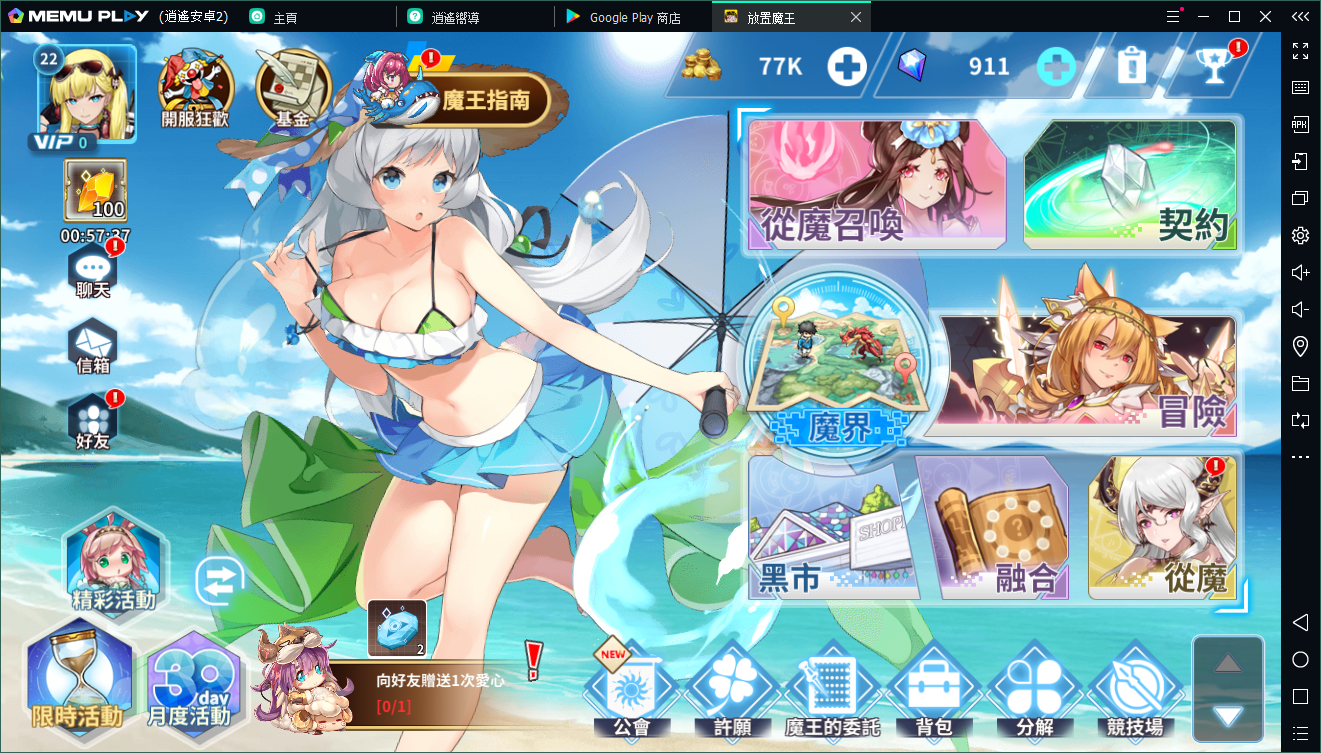Open the 限時活動 hourglass event
Image resolution: width=1321 pixels, height=753 pixels.
77,675
